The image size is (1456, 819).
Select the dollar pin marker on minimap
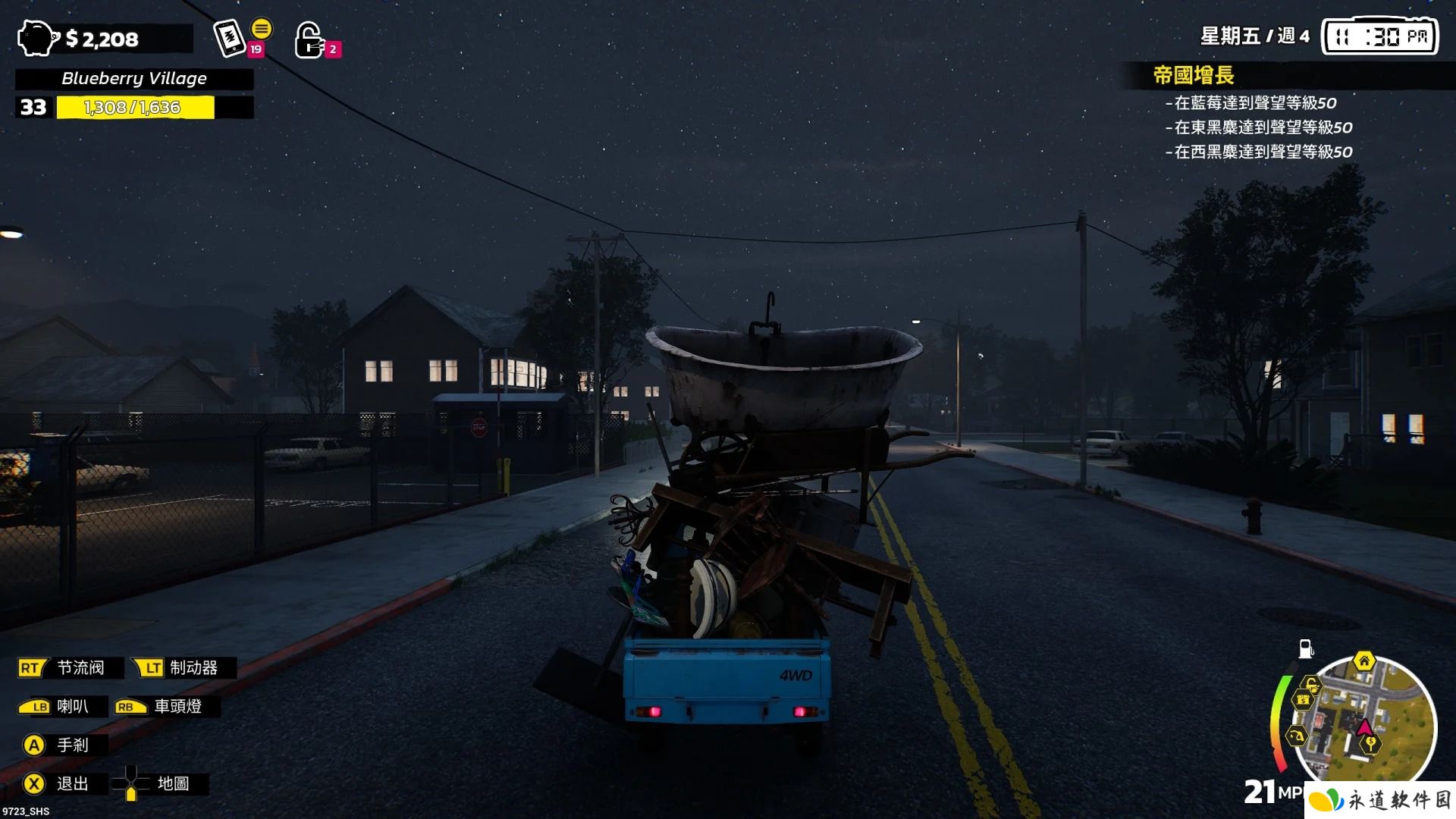1370,745
